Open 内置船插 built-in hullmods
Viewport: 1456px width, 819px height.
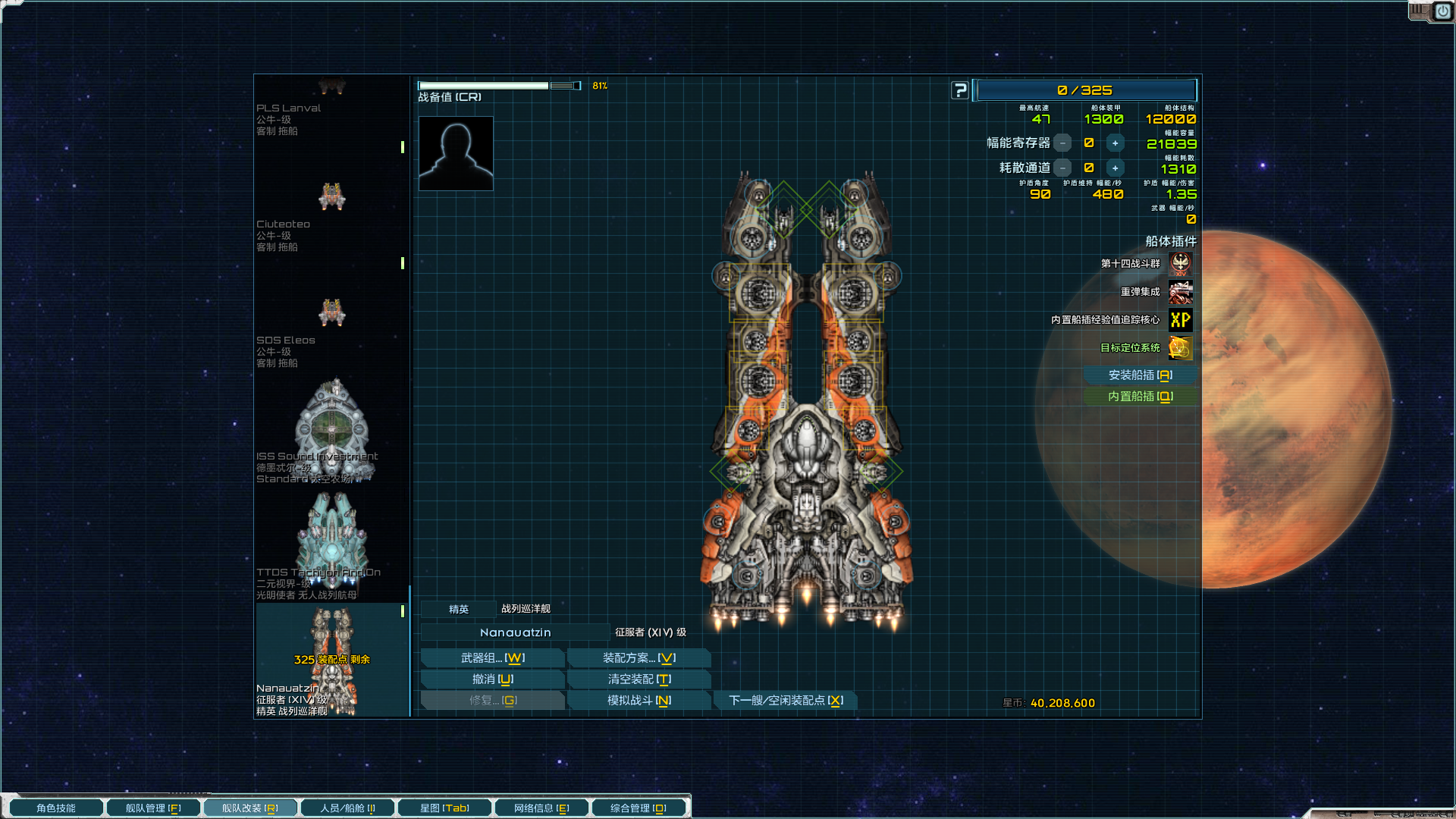point(1140,397)
